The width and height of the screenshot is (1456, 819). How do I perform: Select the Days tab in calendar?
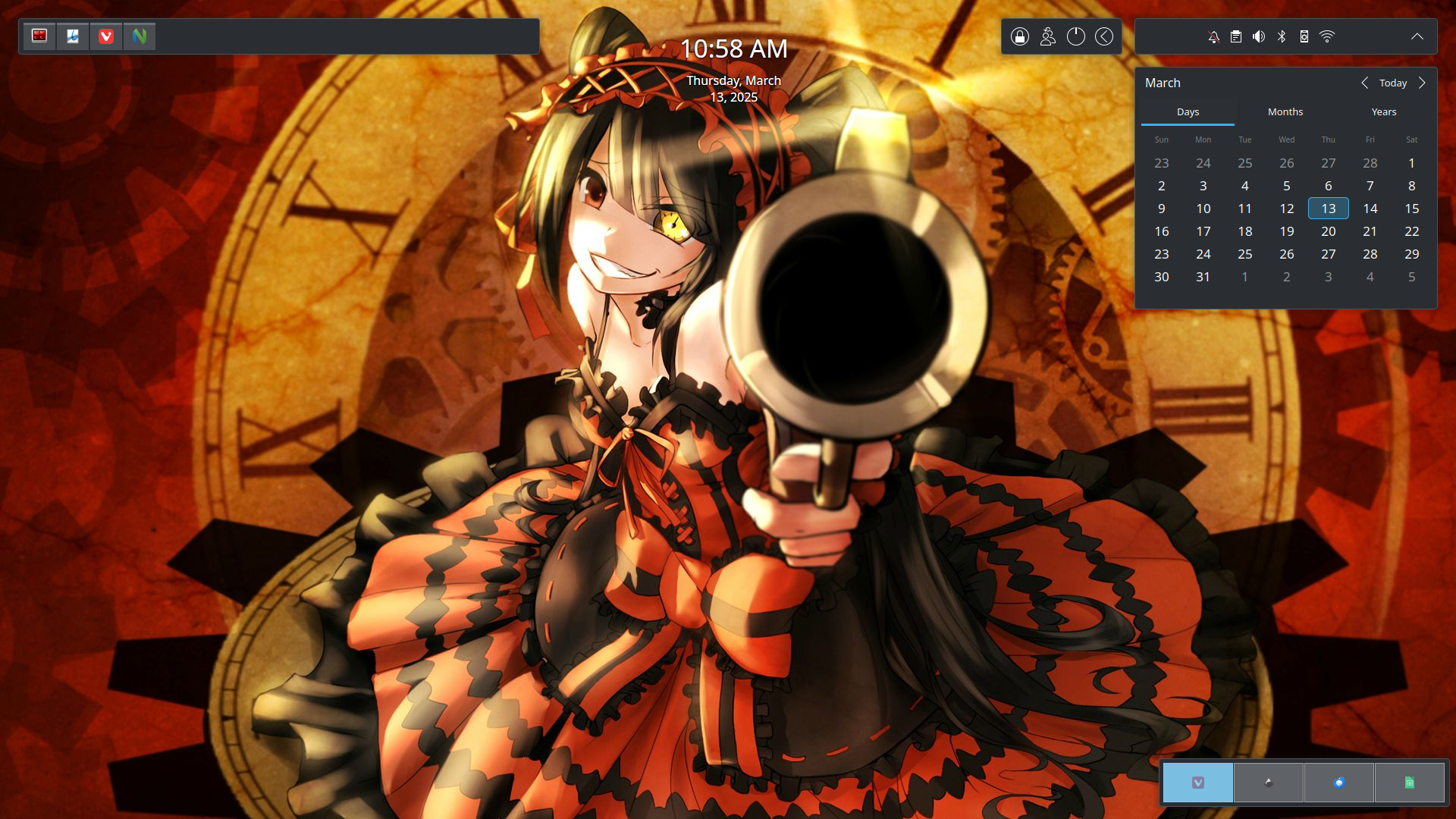point(1188,111)
